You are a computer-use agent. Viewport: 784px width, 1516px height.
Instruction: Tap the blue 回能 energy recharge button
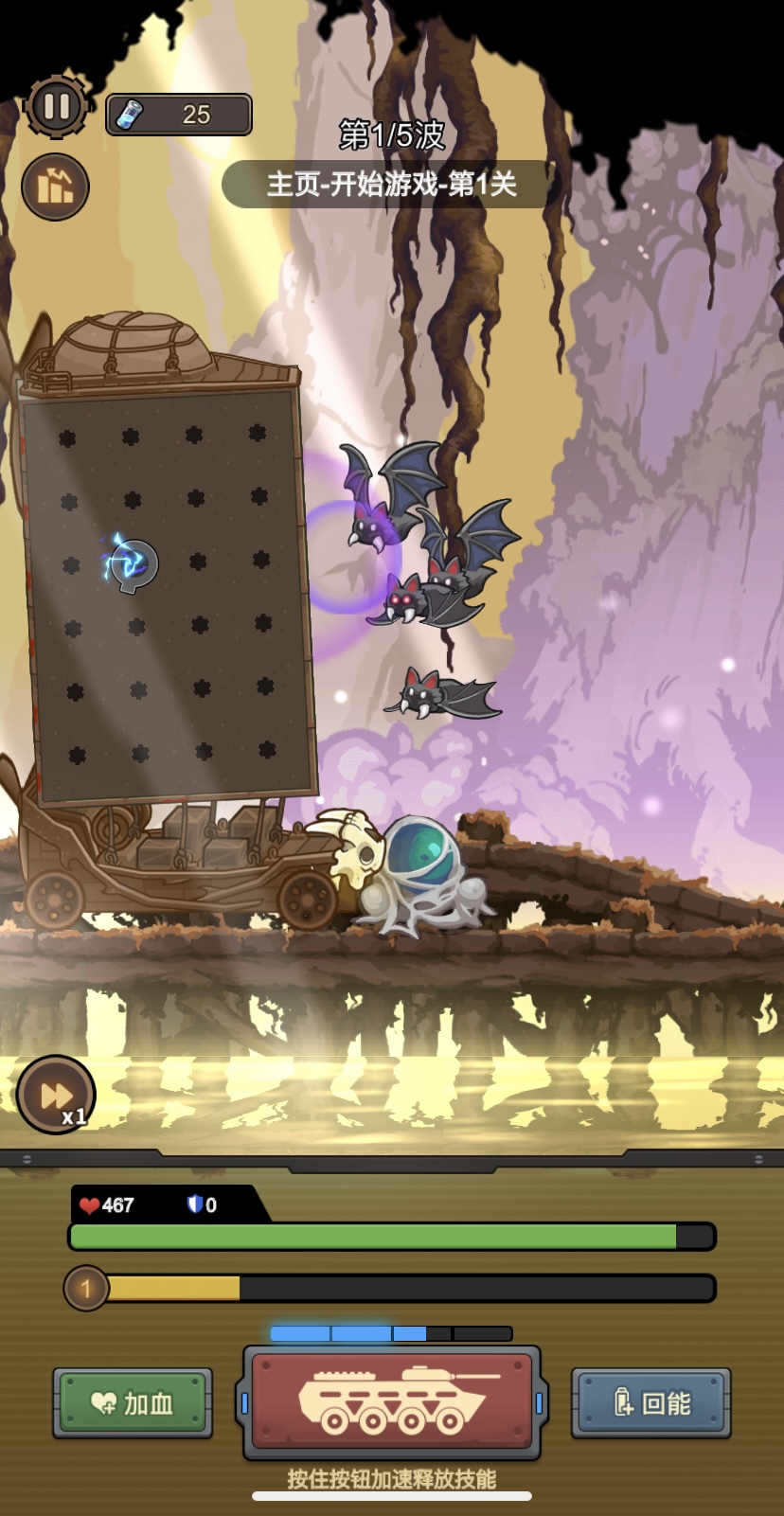tap(651, 1402)
